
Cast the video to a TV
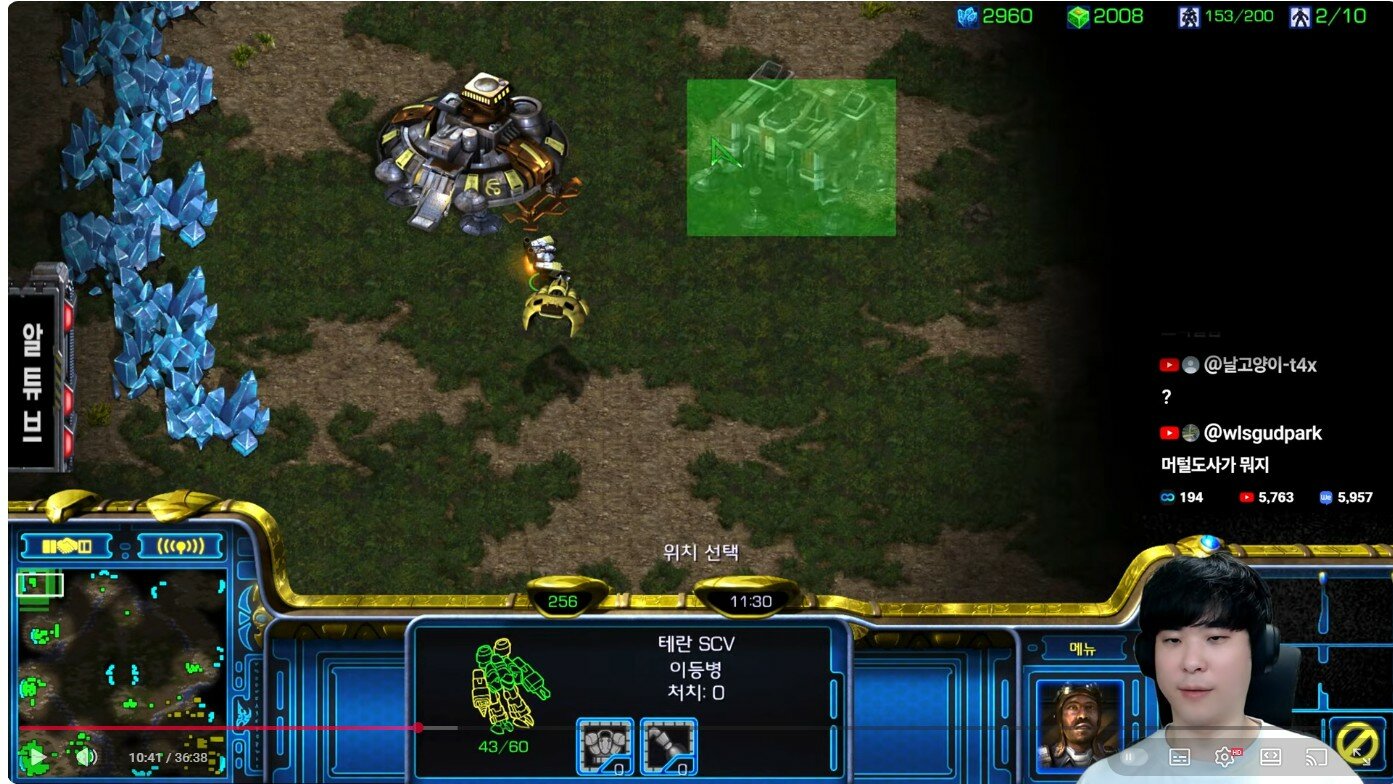(x=1316, y=757)
